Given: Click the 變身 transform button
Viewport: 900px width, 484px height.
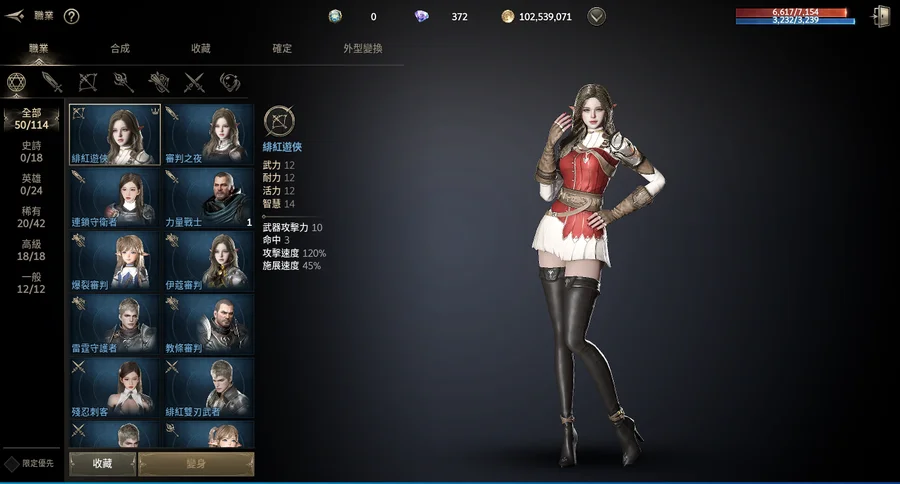Looking at the screenshot, I should [x=196, y=464].
